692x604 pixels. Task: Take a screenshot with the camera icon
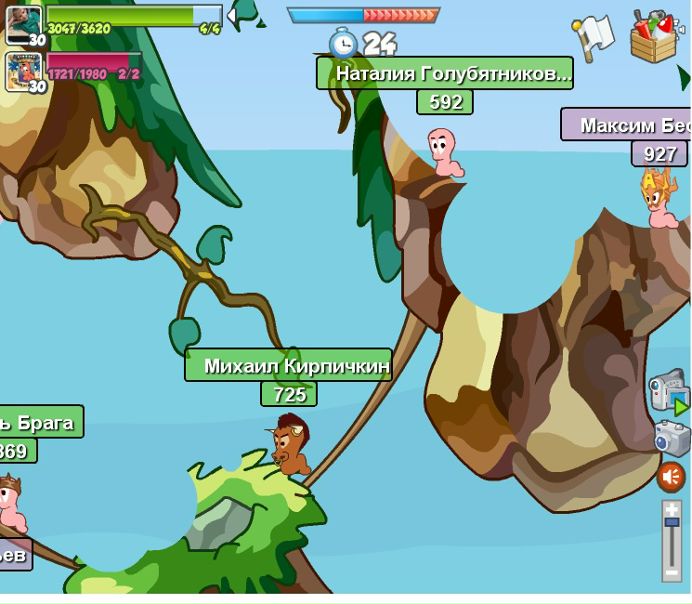[672, 438]
